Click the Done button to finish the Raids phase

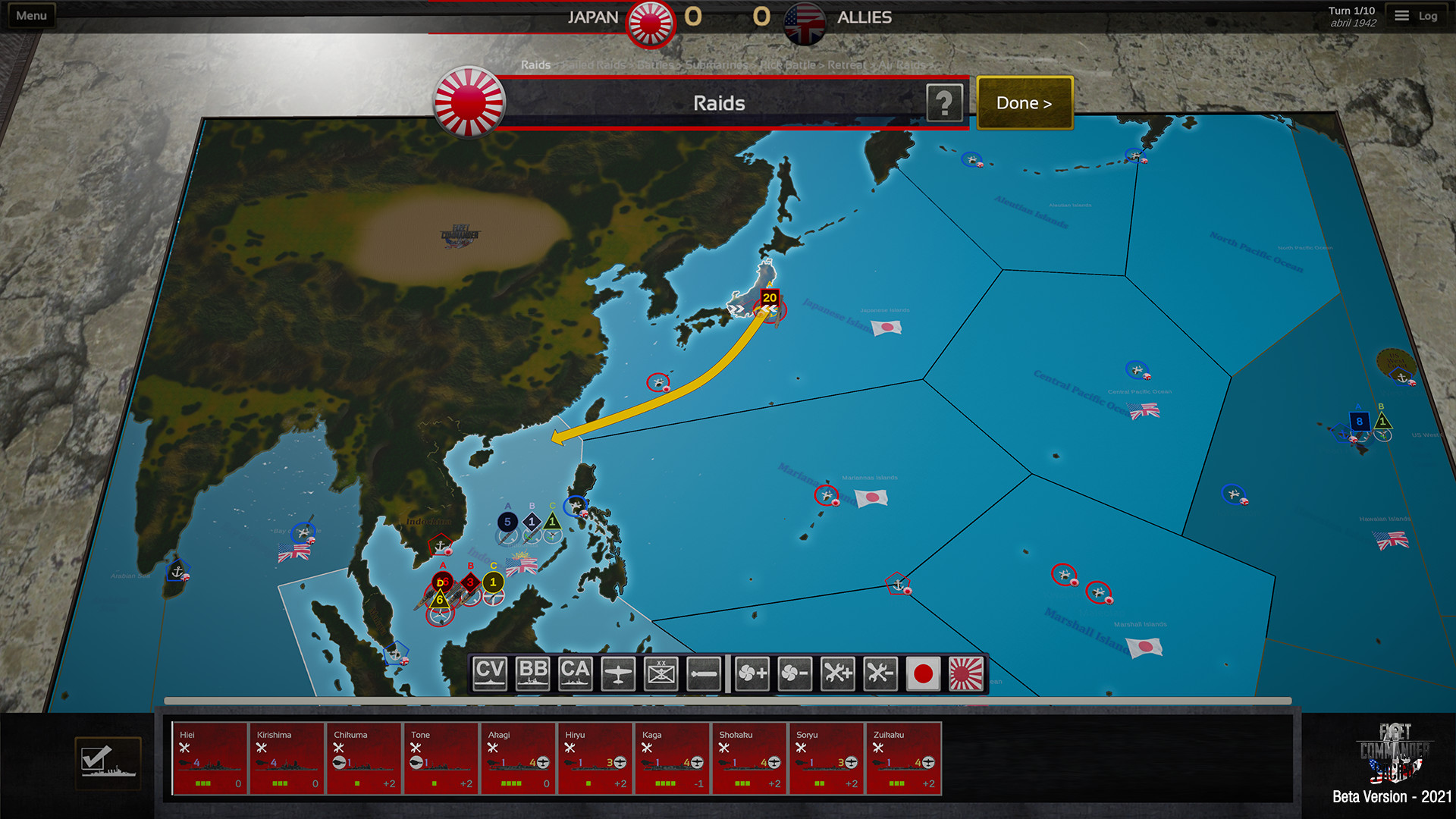[x=1024, y=102]
